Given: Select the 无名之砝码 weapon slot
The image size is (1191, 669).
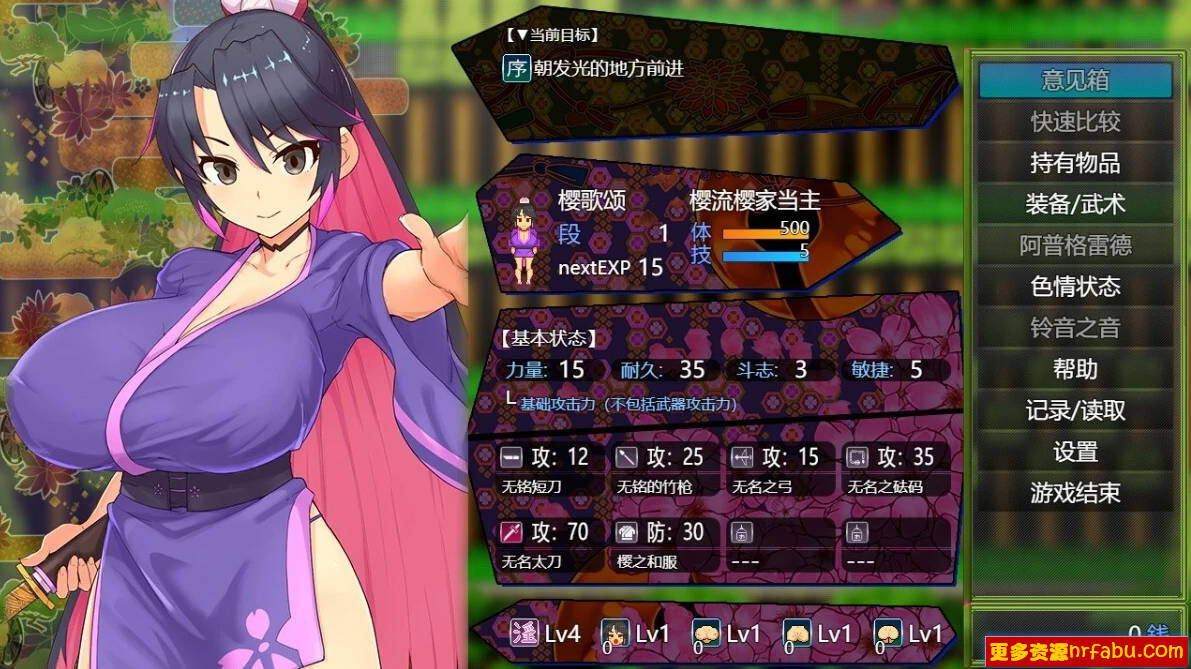Looking at the screenshot, I should 892,470.
